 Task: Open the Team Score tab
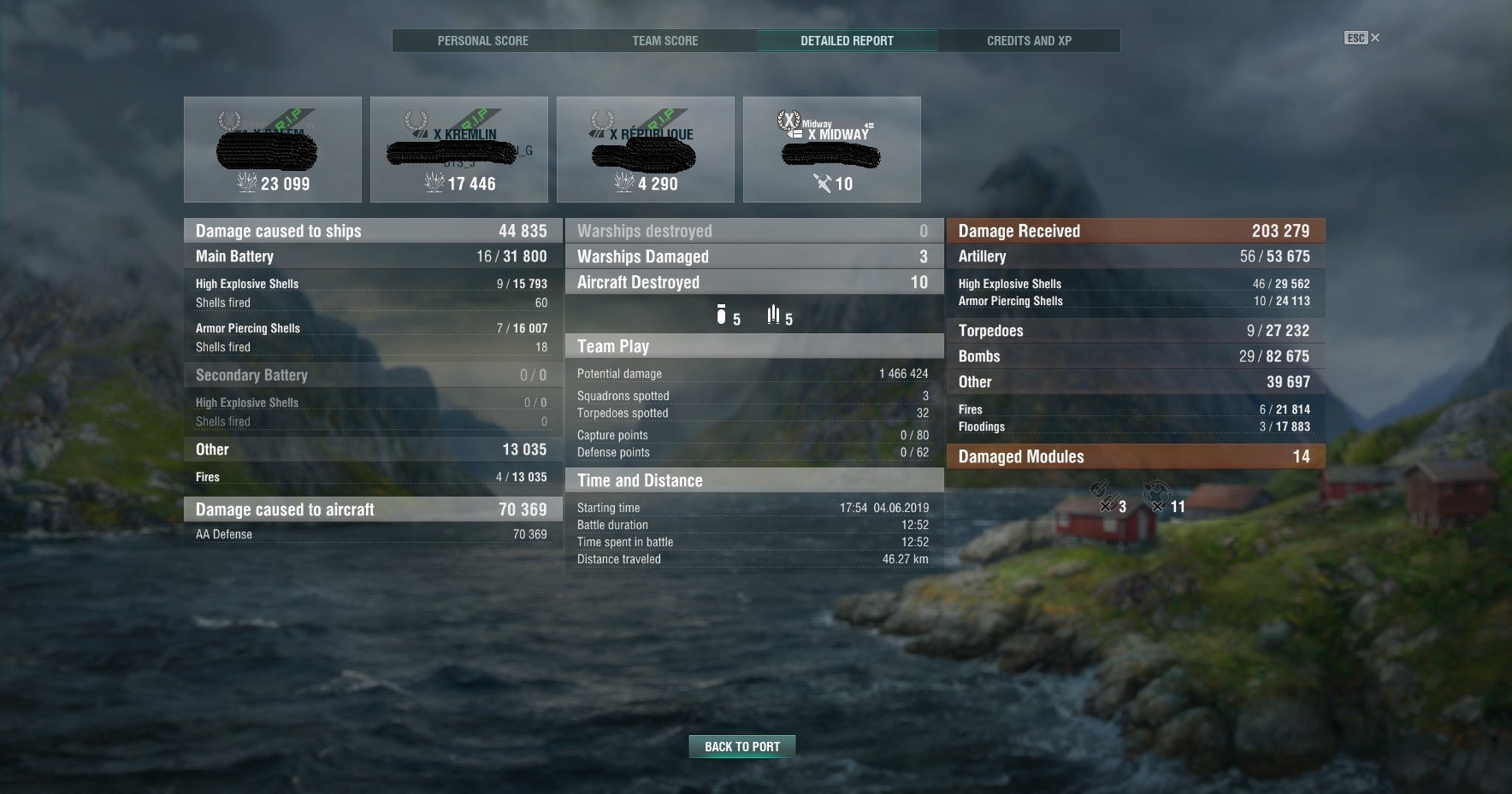click(664, 40)
